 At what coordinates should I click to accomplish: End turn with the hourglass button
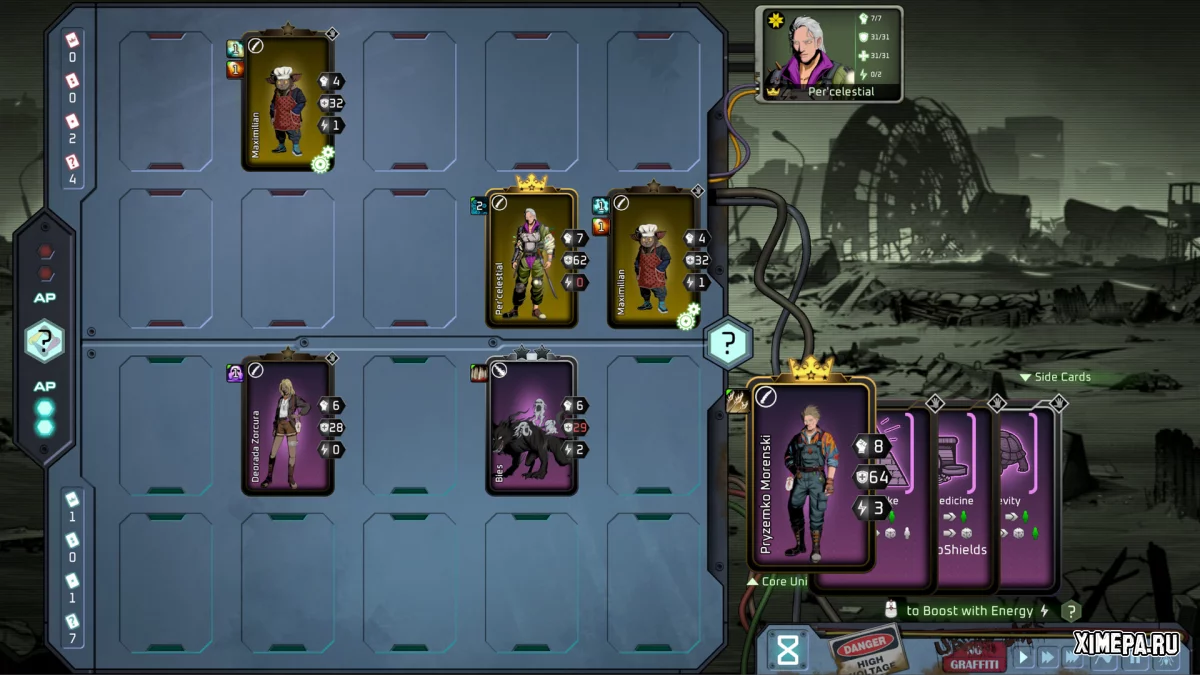[788, 651]
